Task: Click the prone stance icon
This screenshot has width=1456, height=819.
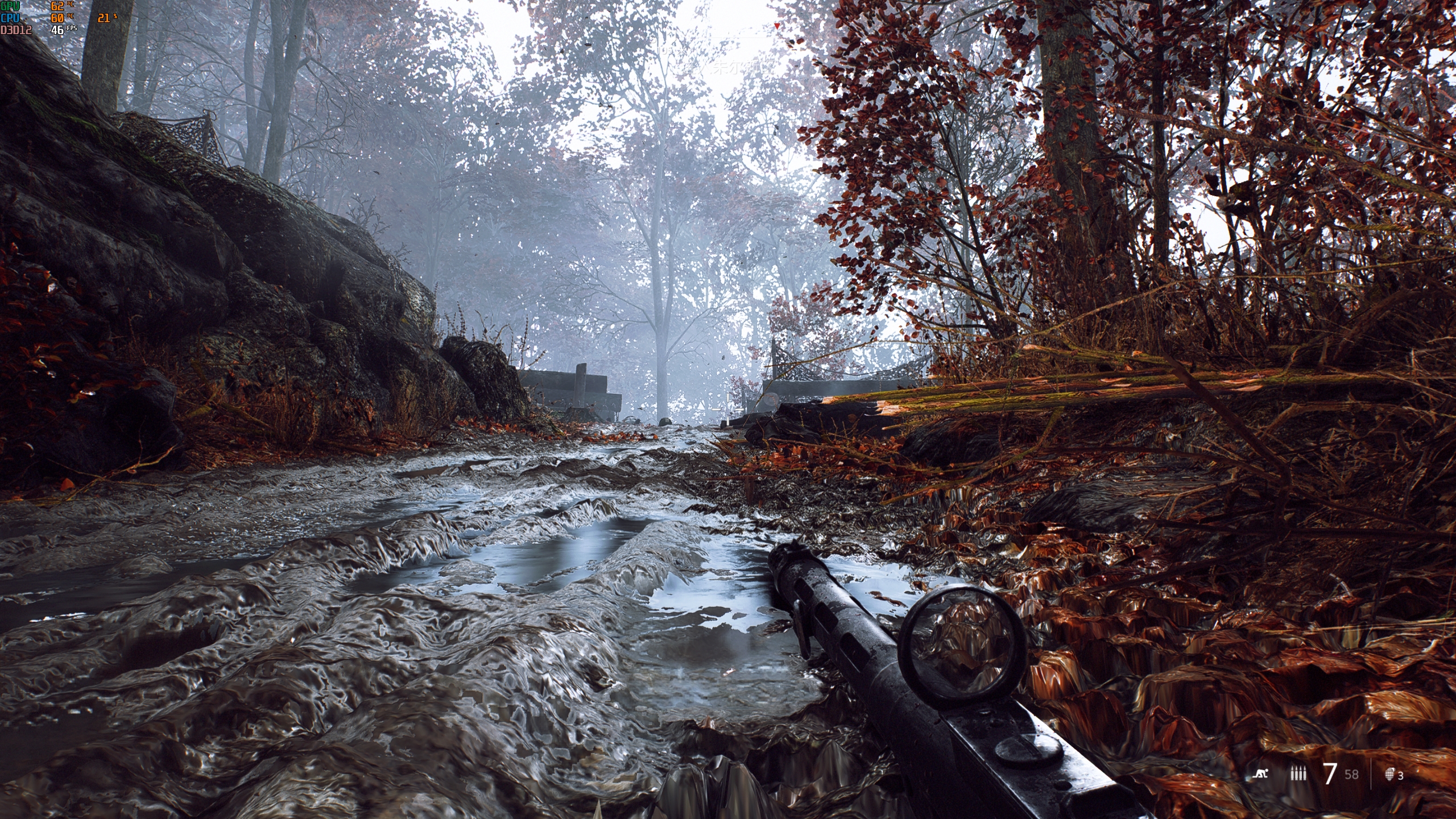Action: 1259,773
